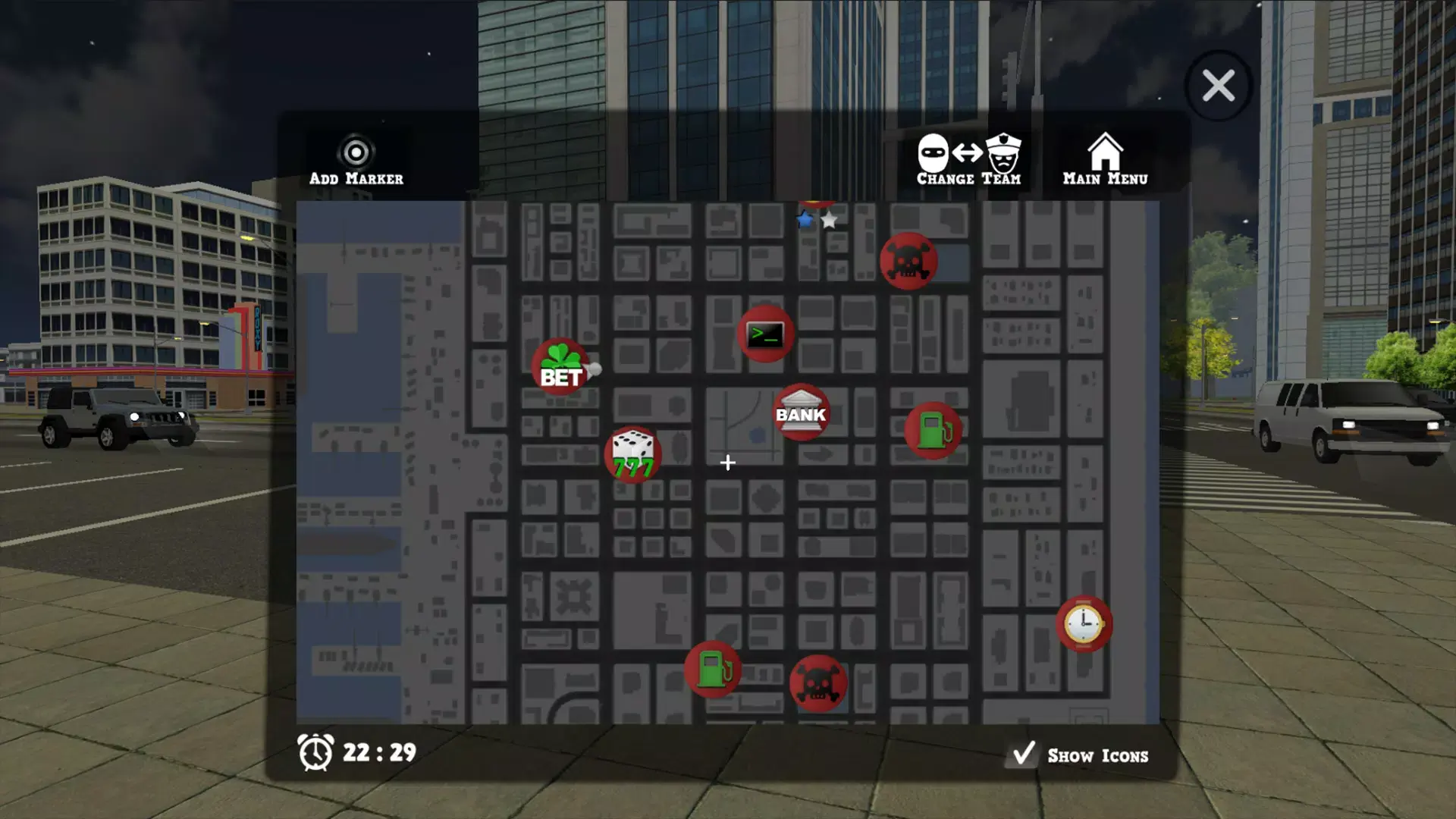Screen dimensions: 1456x819
Task: Select the terminal hacking map icon
Action: (x=765, y=334)
